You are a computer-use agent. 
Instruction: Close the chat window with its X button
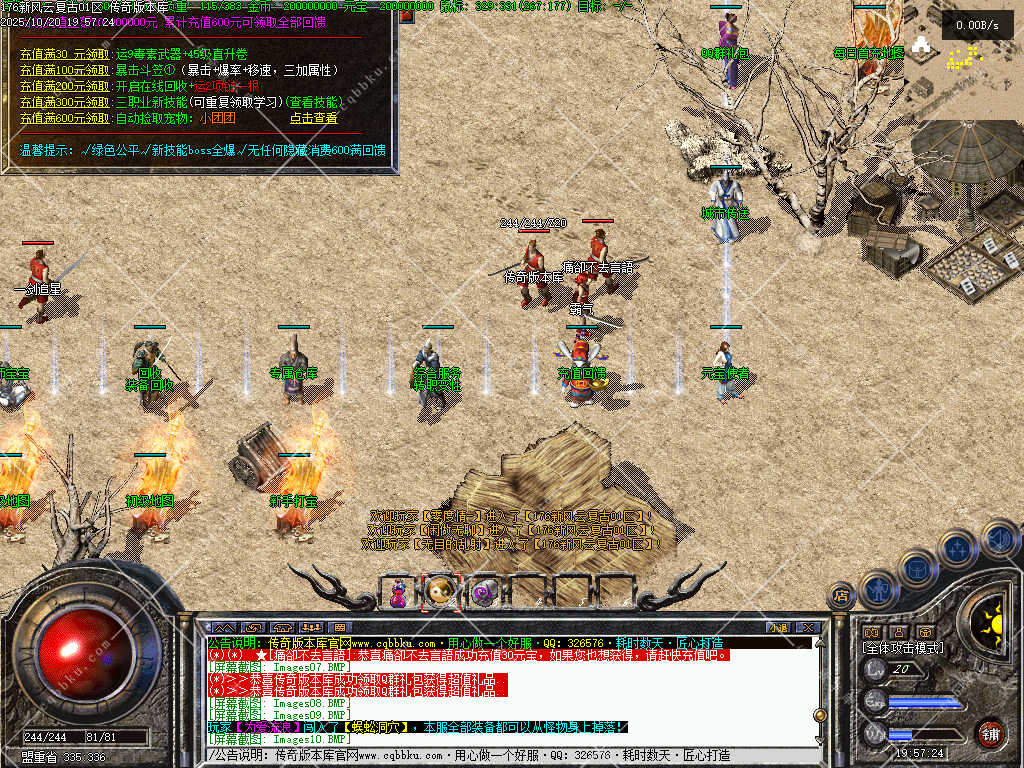click(808, 627)
